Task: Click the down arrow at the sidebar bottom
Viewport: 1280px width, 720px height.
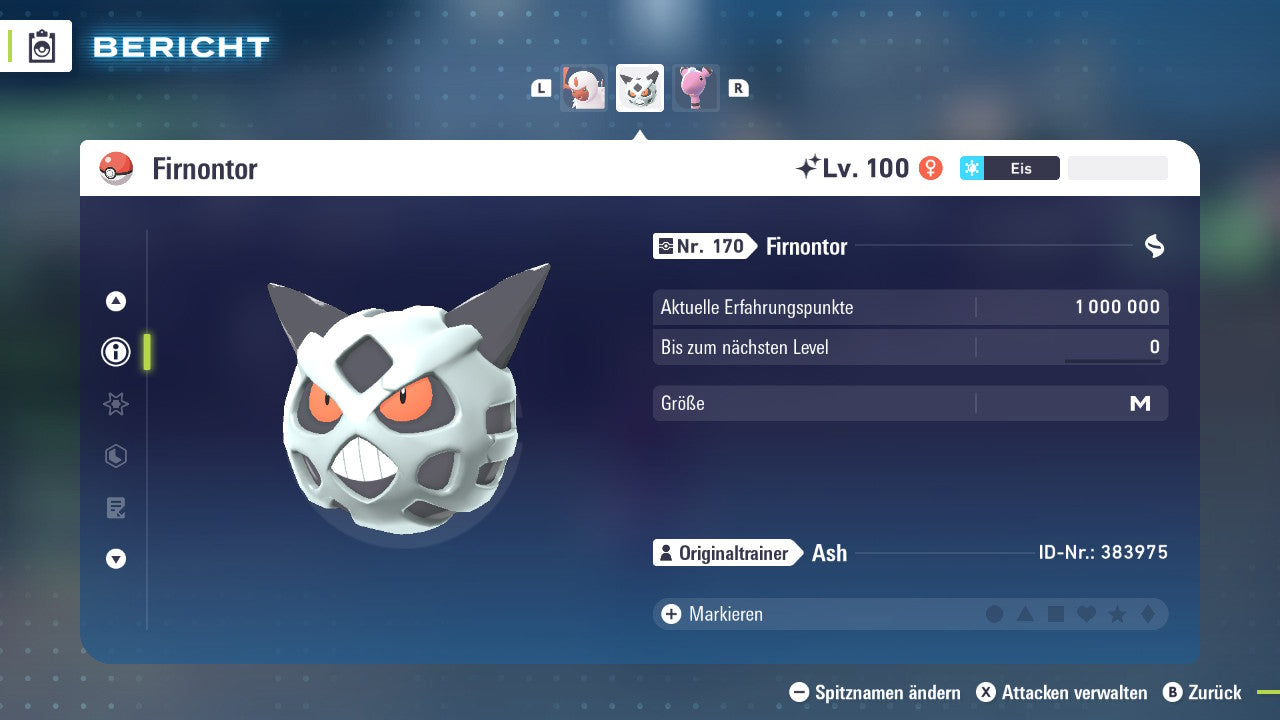Action: tap(115, 560)
